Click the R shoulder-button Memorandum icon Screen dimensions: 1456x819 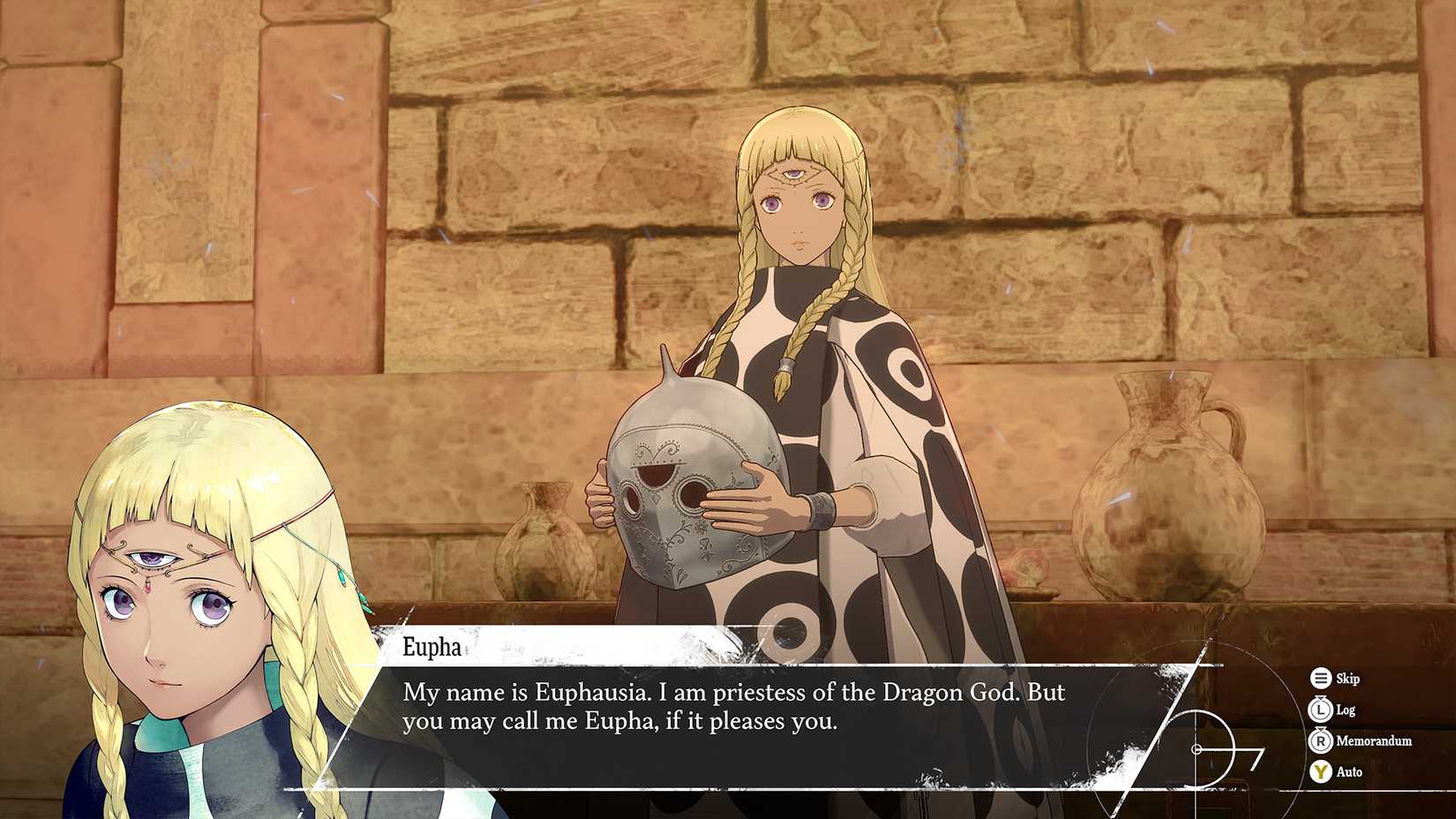click(x=1321, y=740)
